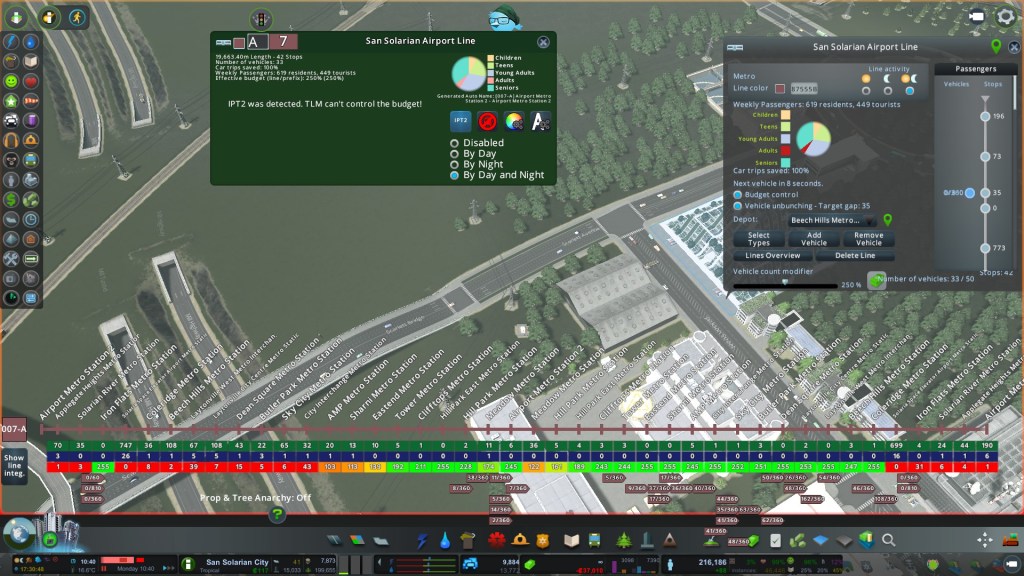Open the Select Types button
Viewport: 1024px width, 576px height.
coord(759,239)
